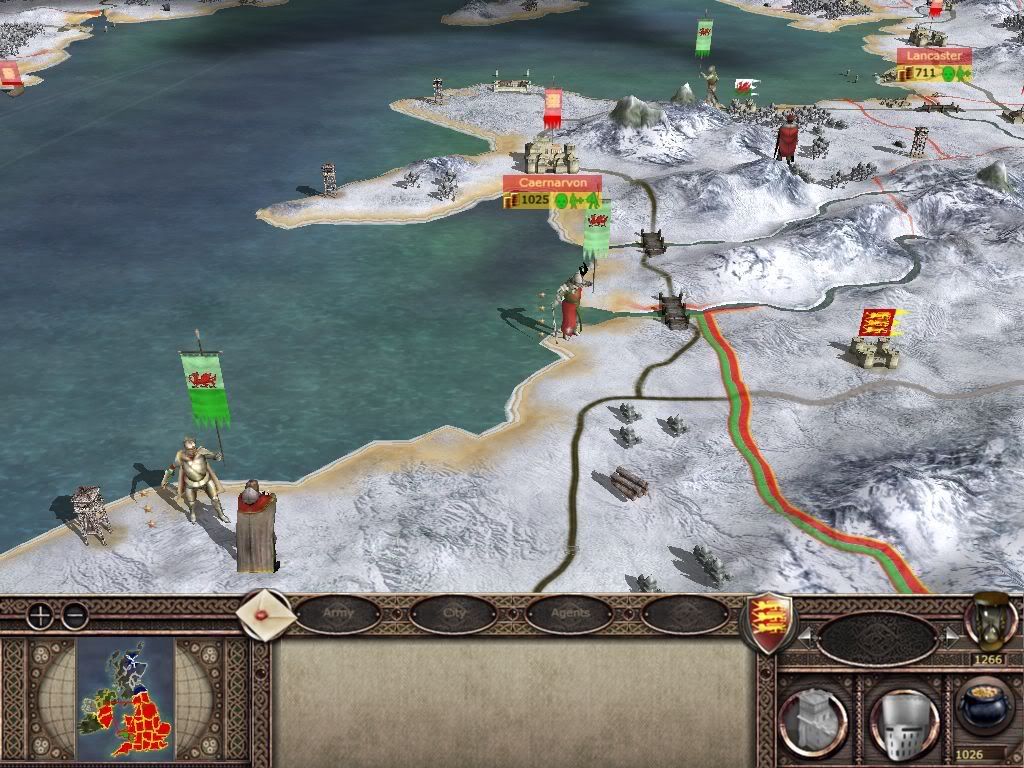Switch to the City tab
Viewport: 1024px width, 768px height.
click(x=453, y=614)
